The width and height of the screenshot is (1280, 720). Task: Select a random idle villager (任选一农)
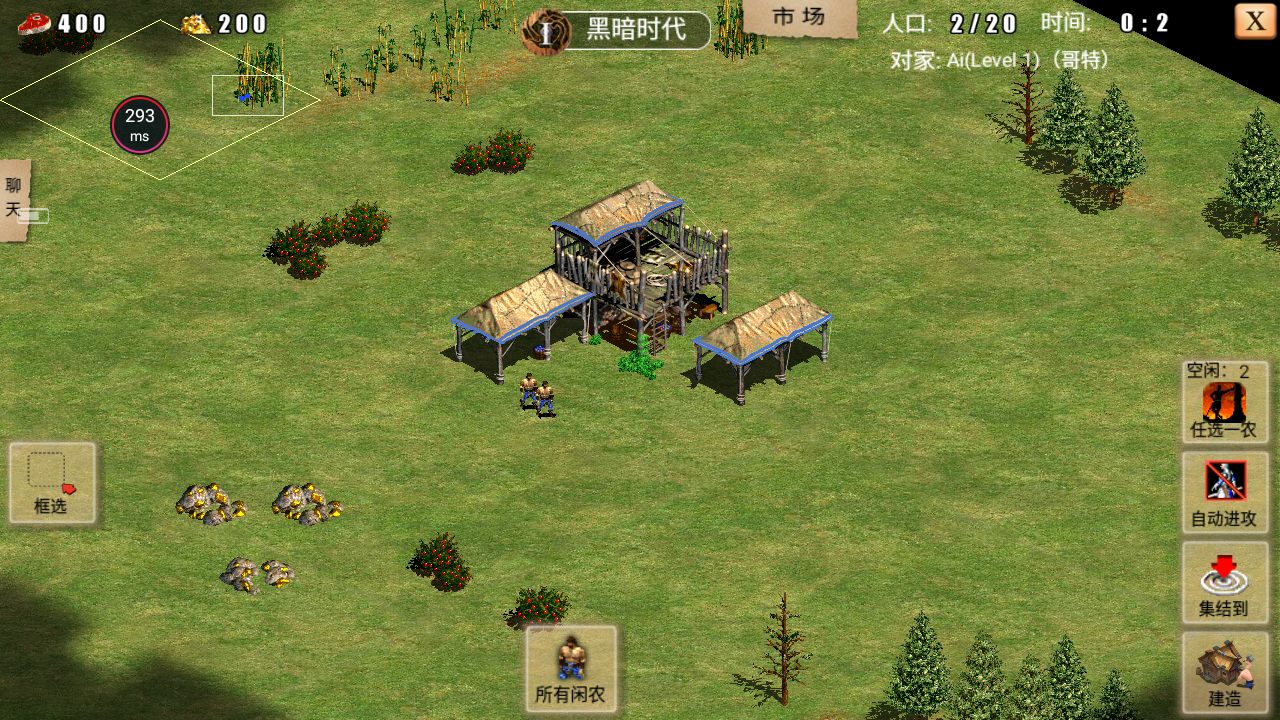pyautogui.click(x=1225, y=402)
